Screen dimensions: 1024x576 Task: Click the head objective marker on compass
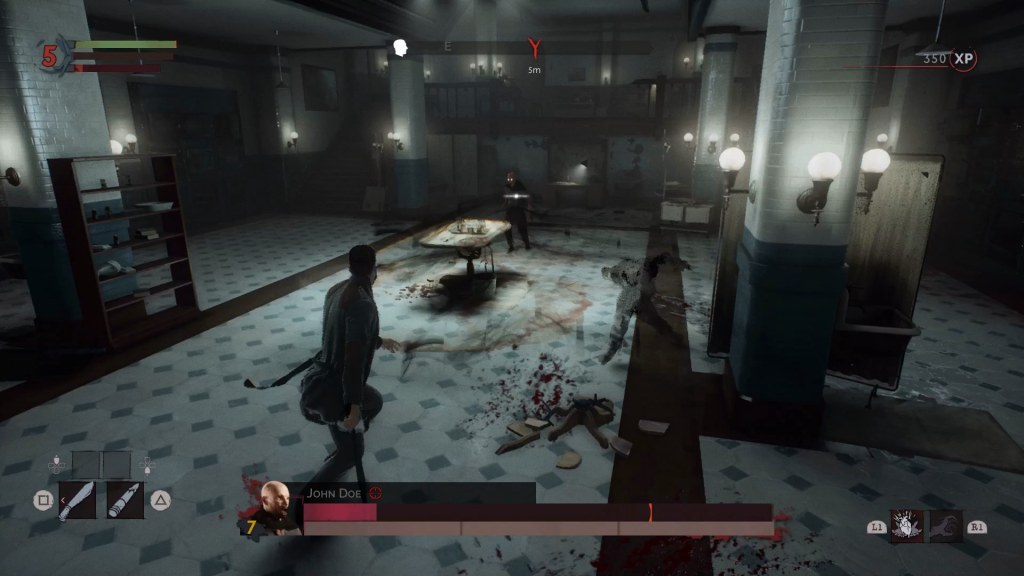[401, 47]
